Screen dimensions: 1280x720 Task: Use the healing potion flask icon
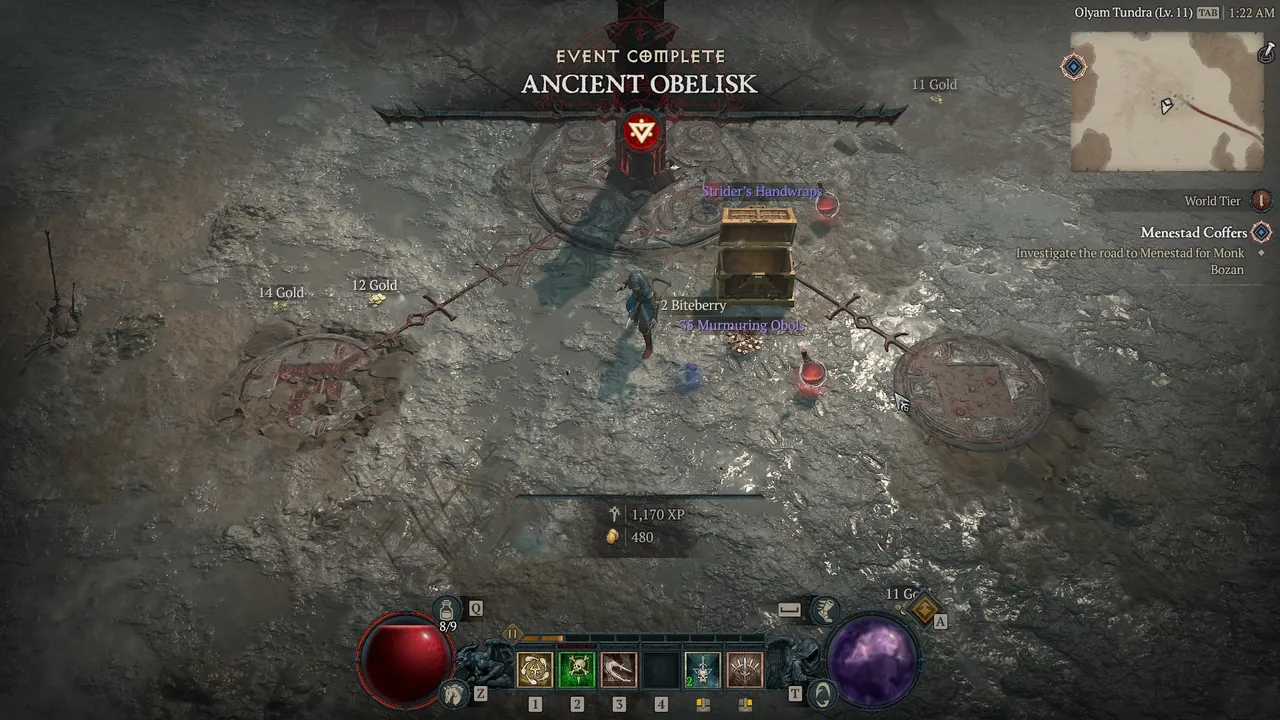click(447, 608)
